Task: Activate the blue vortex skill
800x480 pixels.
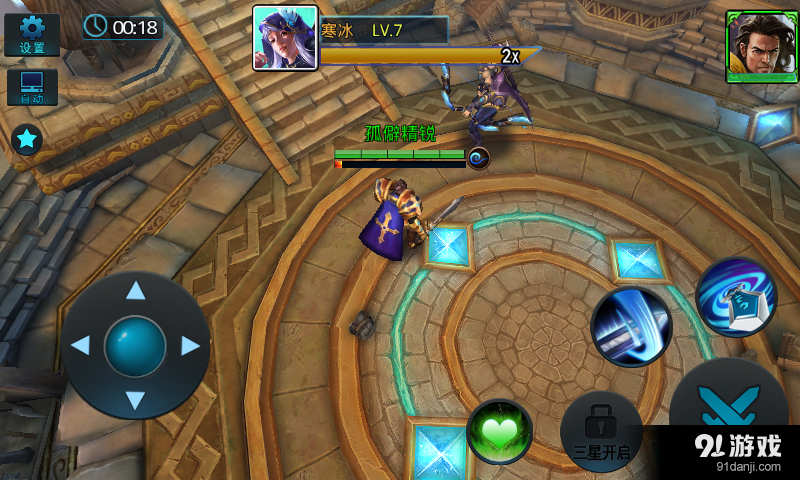Action: coord(737,297)
